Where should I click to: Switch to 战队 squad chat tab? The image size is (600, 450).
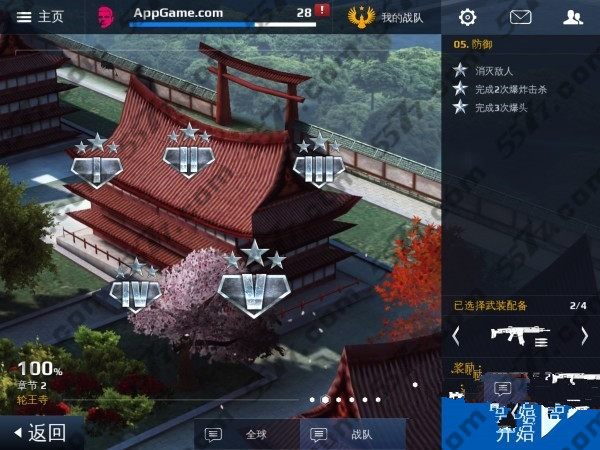point(348,435)
